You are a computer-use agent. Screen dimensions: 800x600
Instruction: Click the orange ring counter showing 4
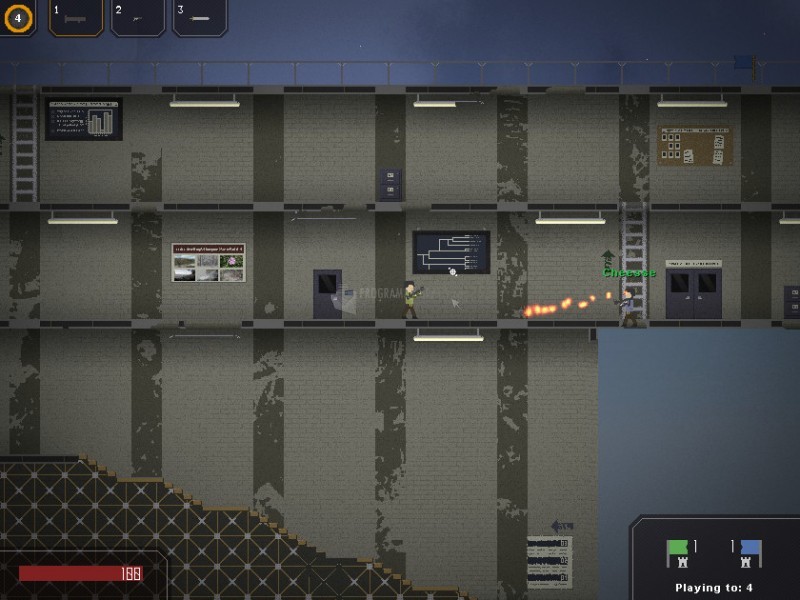tap(17, 17)
